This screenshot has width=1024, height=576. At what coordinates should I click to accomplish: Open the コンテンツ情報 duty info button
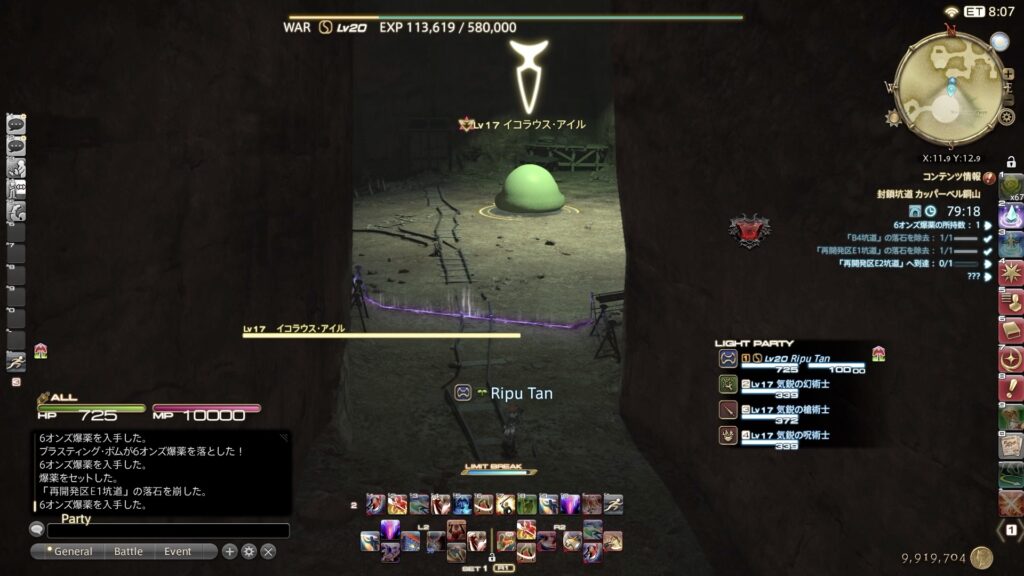(988, 178)
